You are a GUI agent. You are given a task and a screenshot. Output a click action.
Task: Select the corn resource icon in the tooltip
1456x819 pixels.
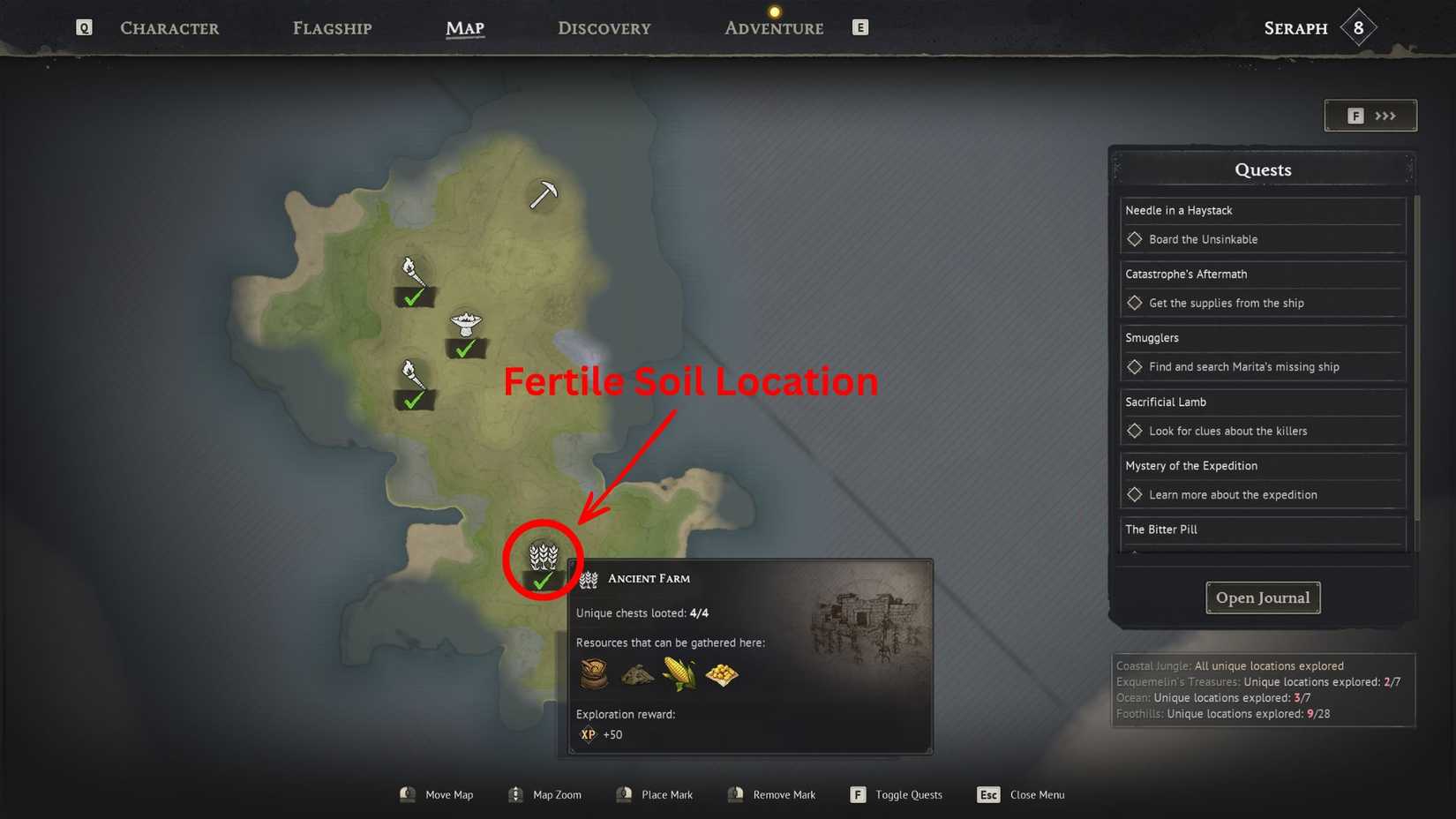(x=679, y=672)
